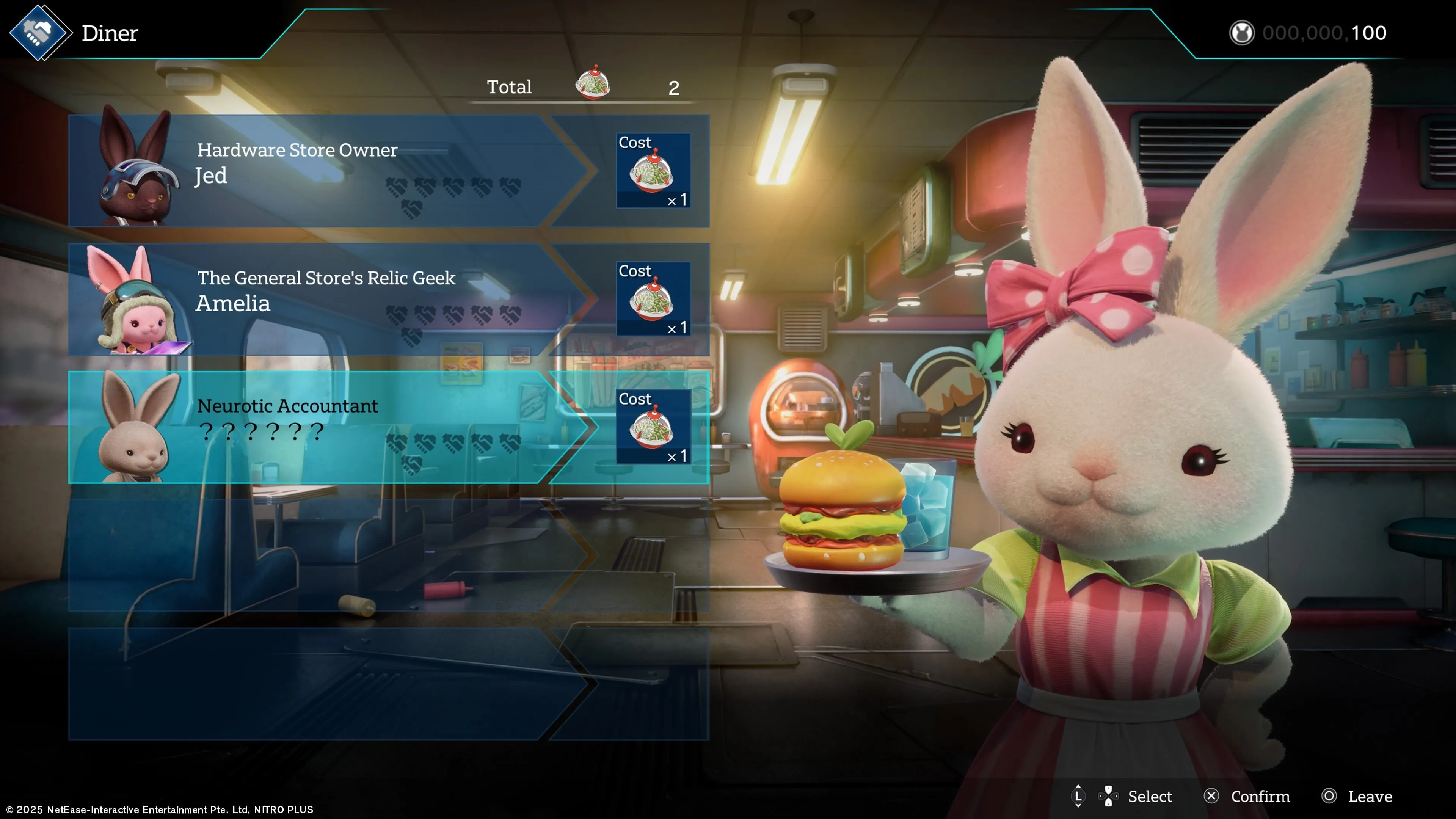The width and height of the screenshot is (1456, 819).
Task: Click the Neurotic Accountant's cost icon
Action: 653,427
